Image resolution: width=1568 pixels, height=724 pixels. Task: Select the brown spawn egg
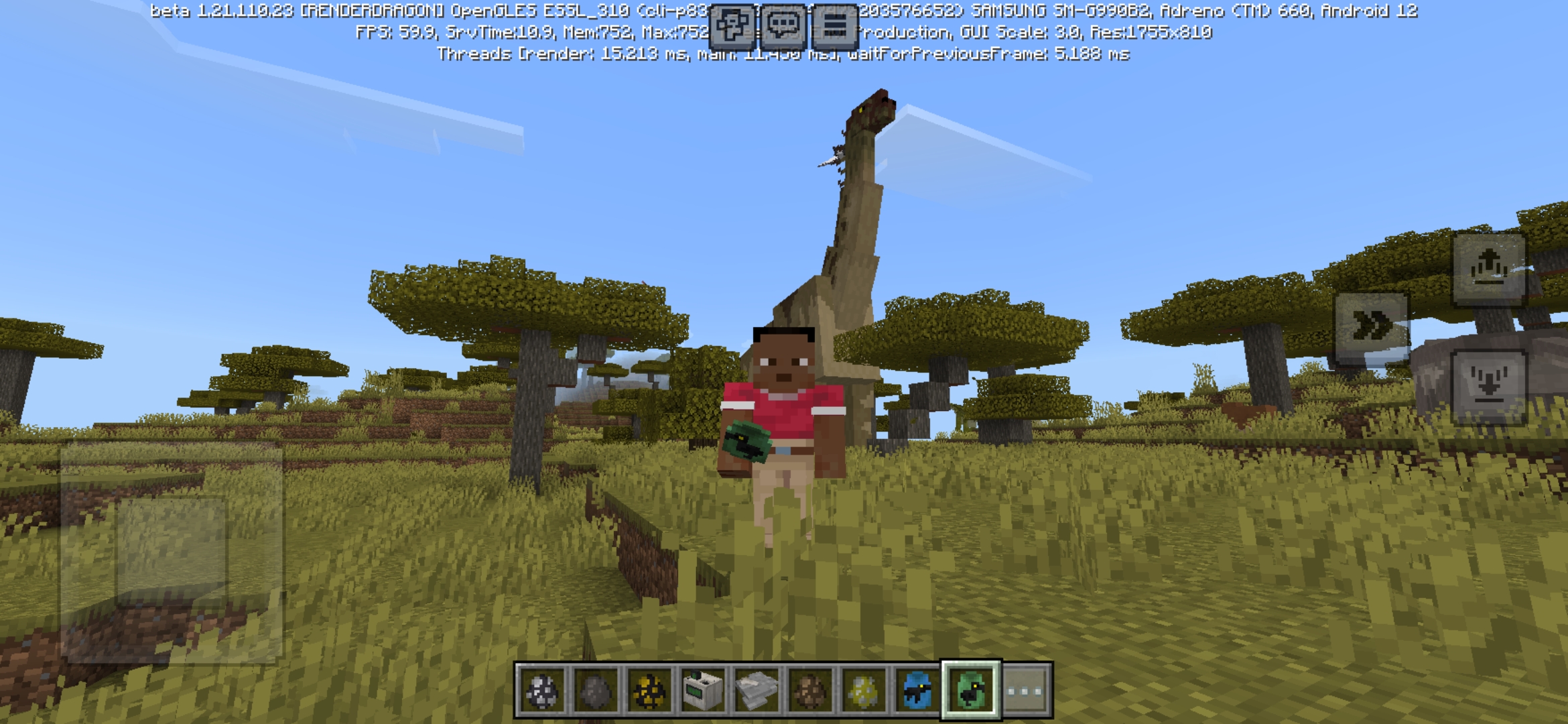[810, 690]
